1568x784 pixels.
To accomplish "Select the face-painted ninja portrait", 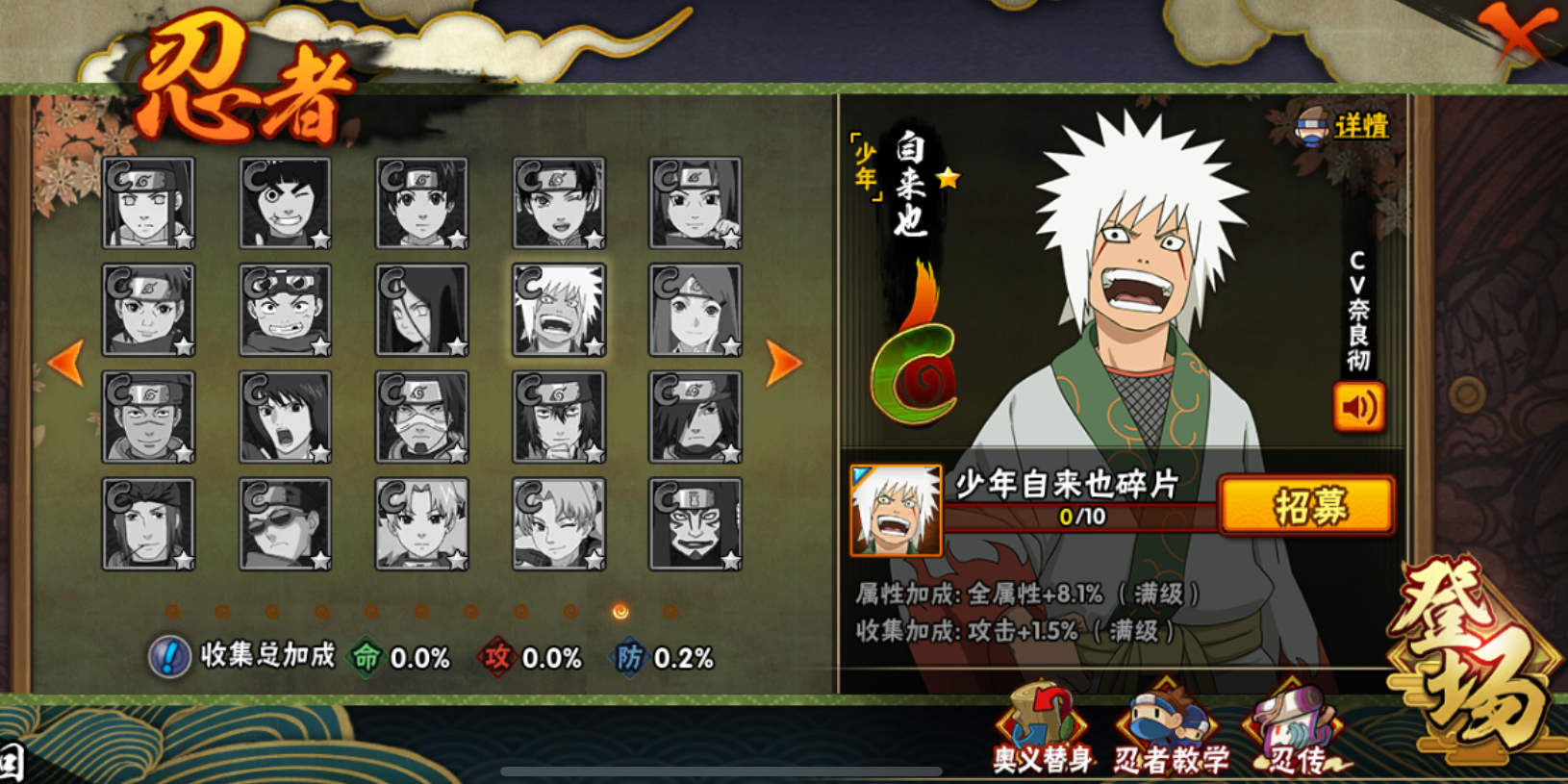I will 695,524.
